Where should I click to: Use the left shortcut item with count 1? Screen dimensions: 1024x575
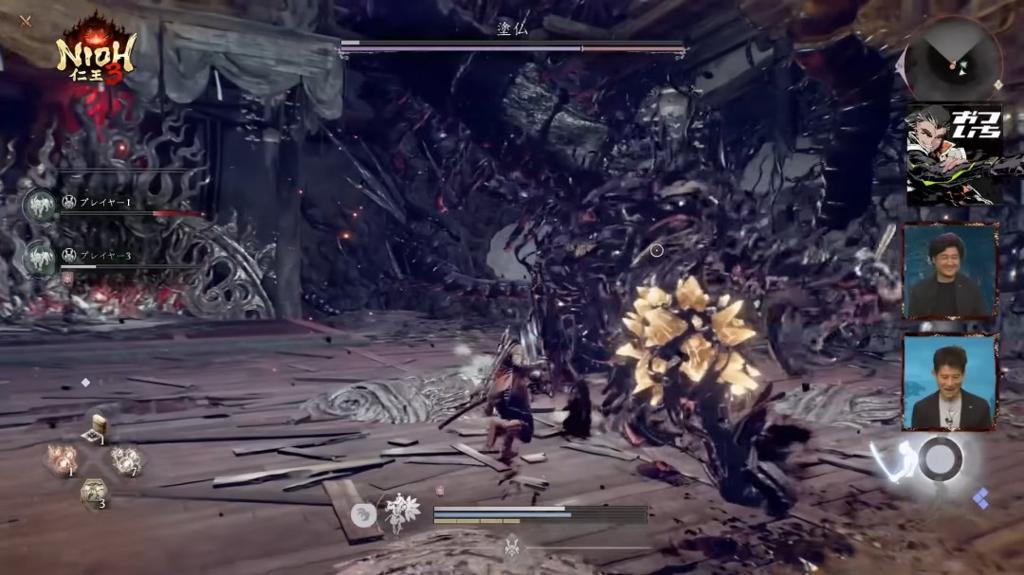pyautogui.click(x=60, y=460)
